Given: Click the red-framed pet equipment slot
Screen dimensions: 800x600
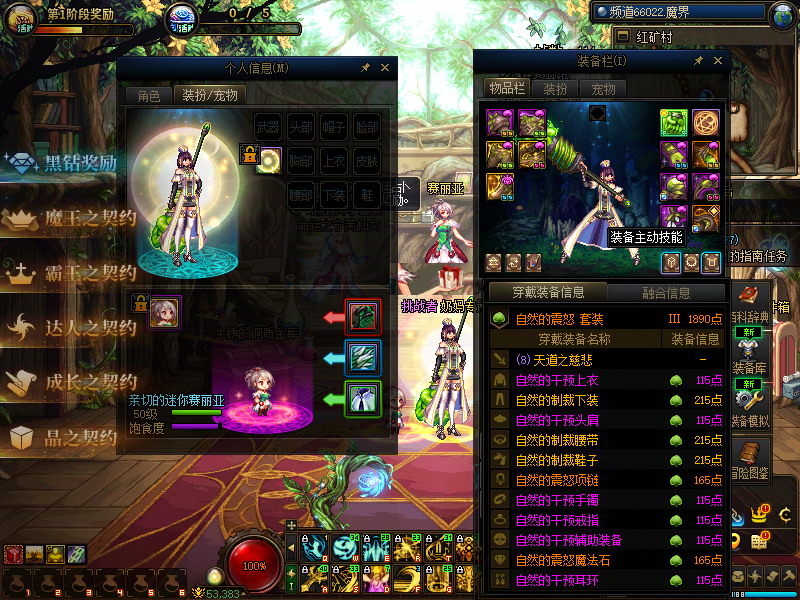Looking at the screenshot, I should point(362,317).
